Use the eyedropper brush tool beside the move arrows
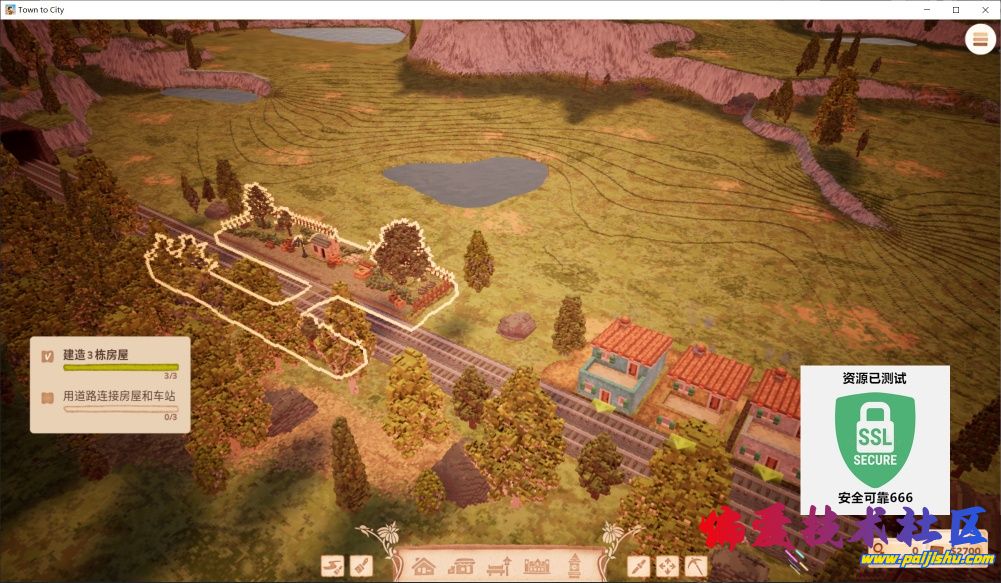 tap(638, 566)
